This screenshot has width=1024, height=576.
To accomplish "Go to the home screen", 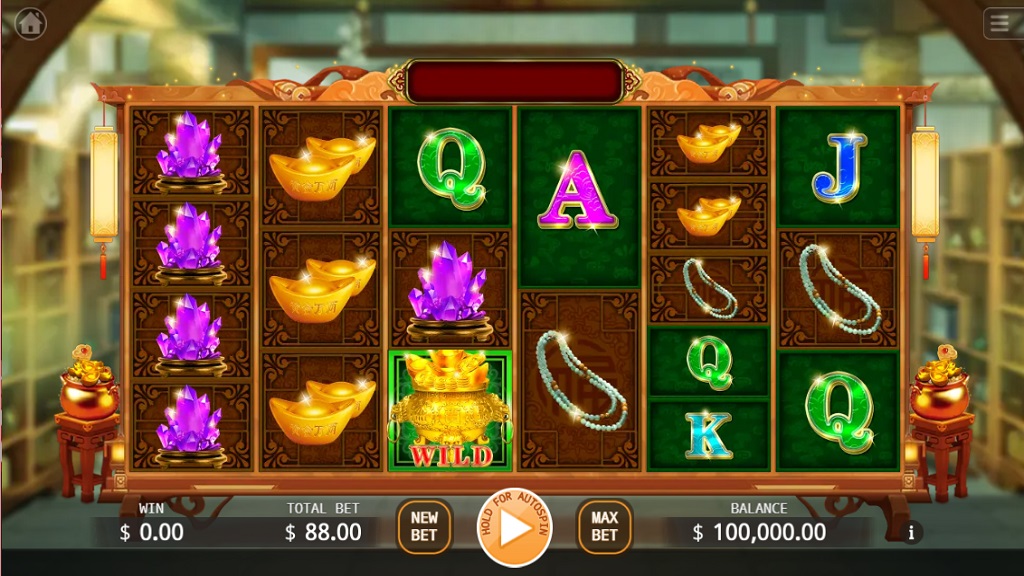I will (30, 22).
